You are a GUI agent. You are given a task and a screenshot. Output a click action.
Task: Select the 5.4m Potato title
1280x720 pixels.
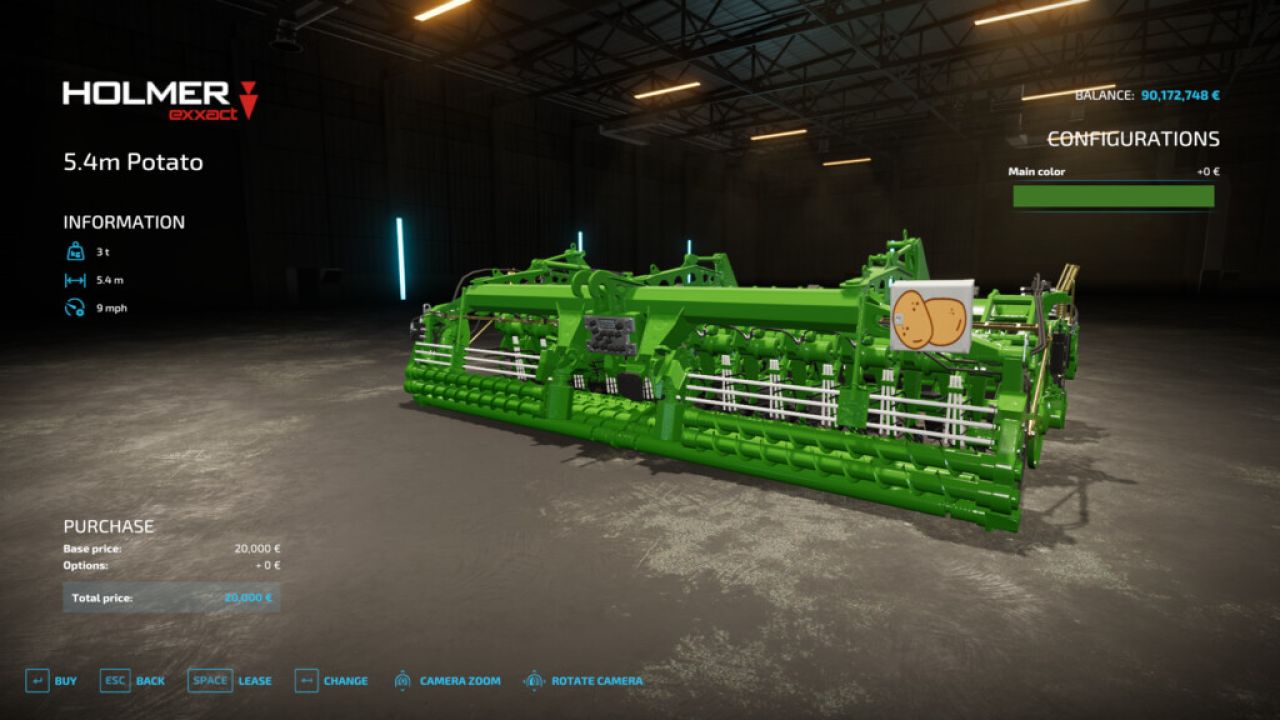133,162
